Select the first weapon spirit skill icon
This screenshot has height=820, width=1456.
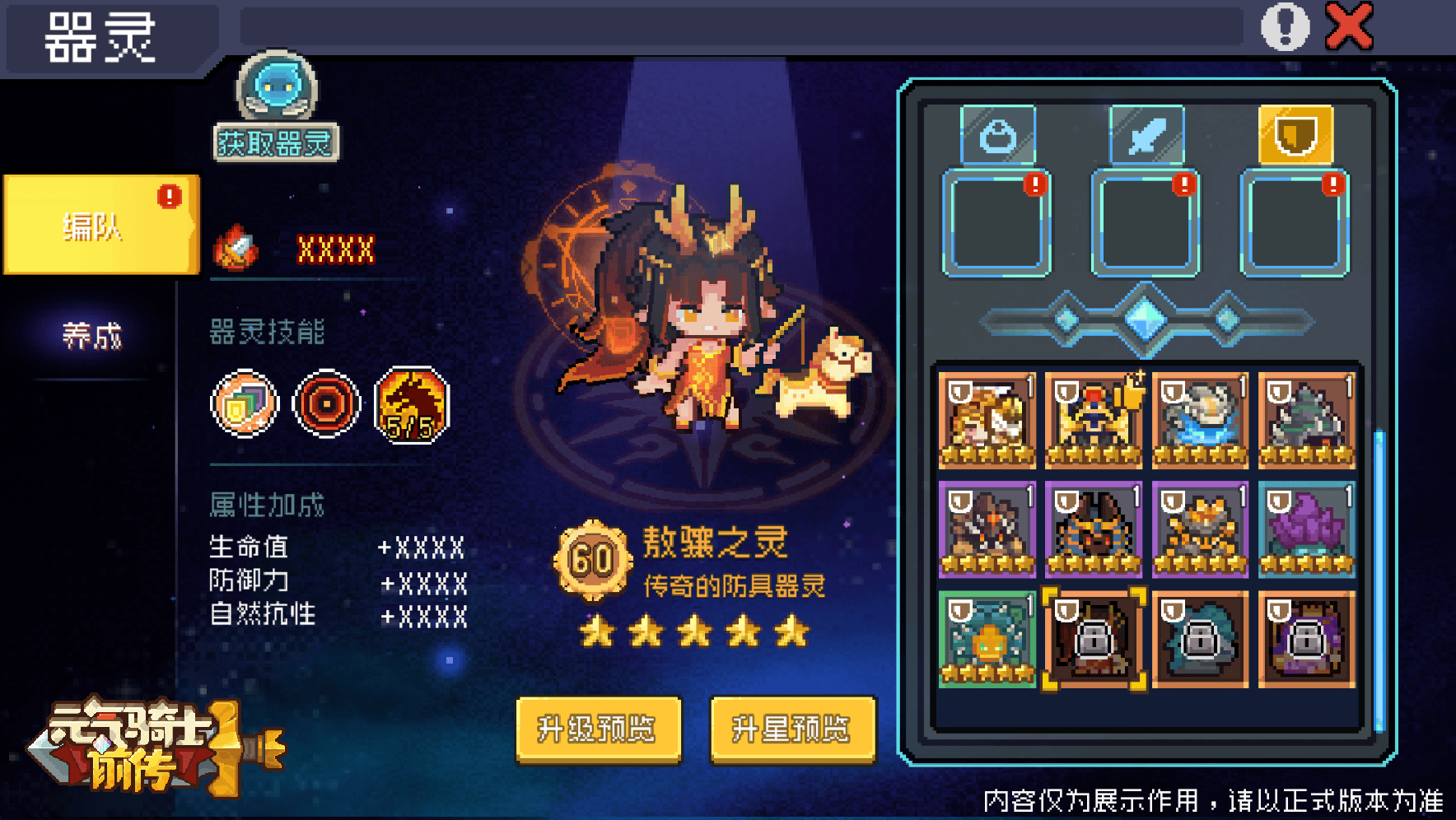coord(244,403)
